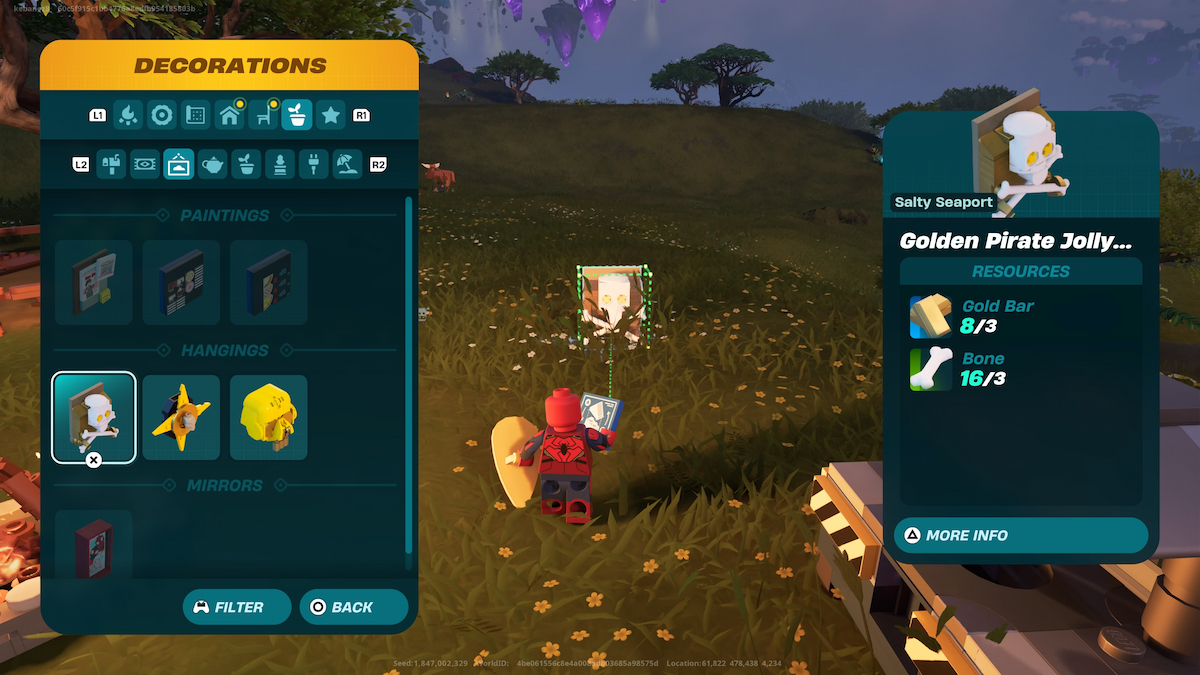Viewport: 1200px width, 675px height.
Task: Switch to the electric plug subcategory tab
Action: [x=314, y=164]
